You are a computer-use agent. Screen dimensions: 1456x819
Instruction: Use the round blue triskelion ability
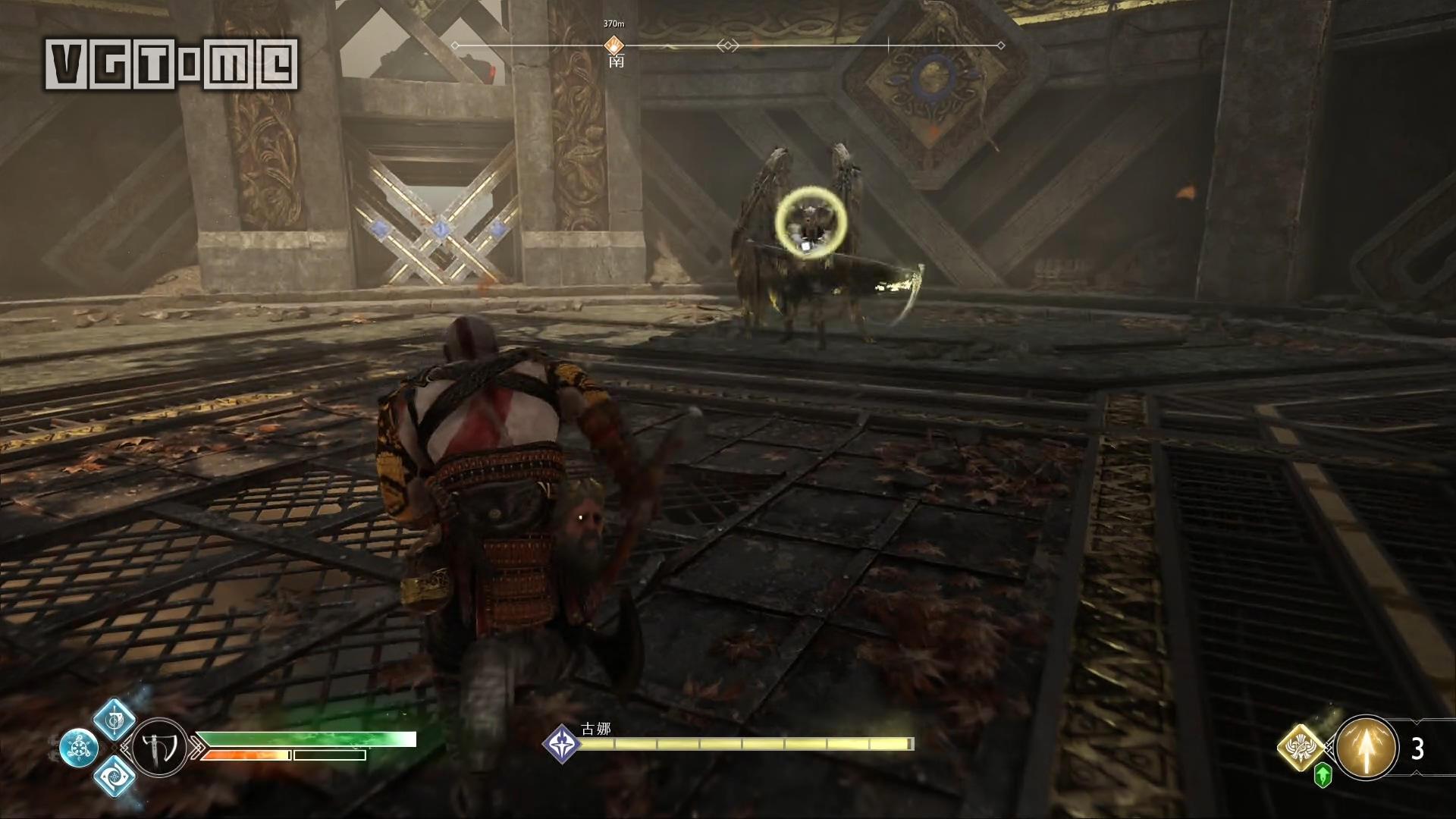point(79,748)
